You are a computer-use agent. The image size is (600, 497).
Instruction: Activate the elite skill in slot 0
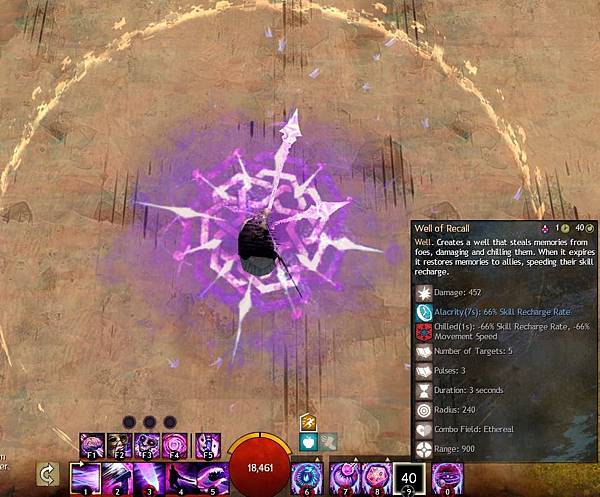pyautogui.click(x=445, y=478)
